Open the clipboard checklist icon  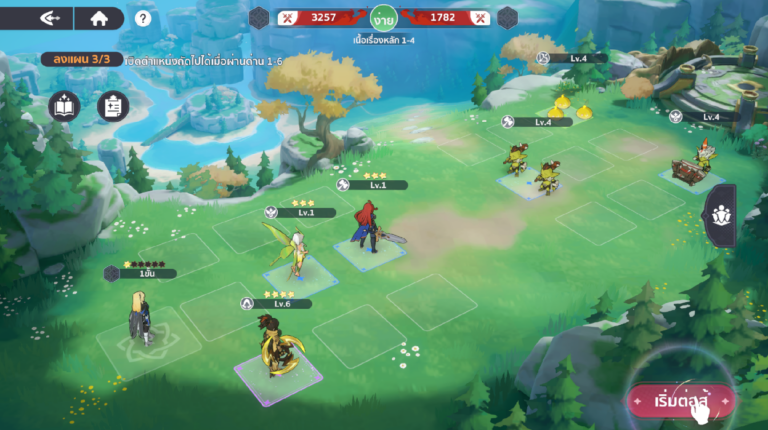[113, 105]
